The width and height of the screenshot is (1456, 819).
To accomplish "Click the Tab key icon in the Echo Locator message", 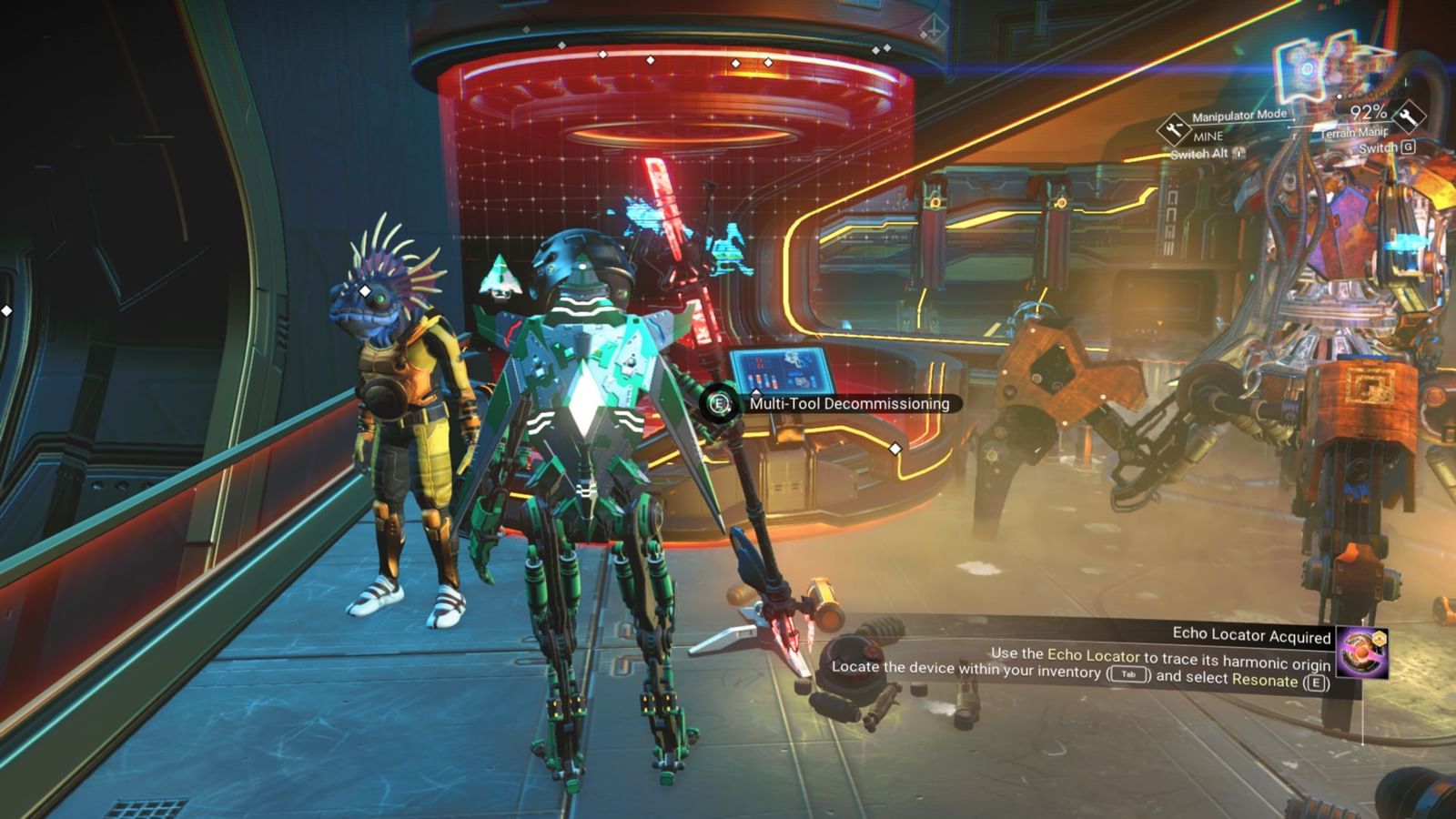I will (x=1128, y=674).
